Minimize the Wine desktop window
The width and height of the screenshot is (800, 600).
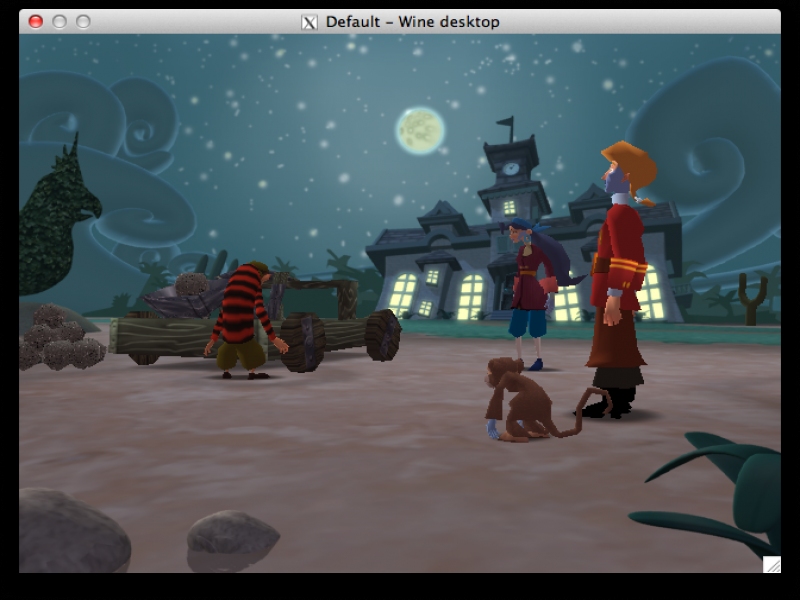(60, 21)
